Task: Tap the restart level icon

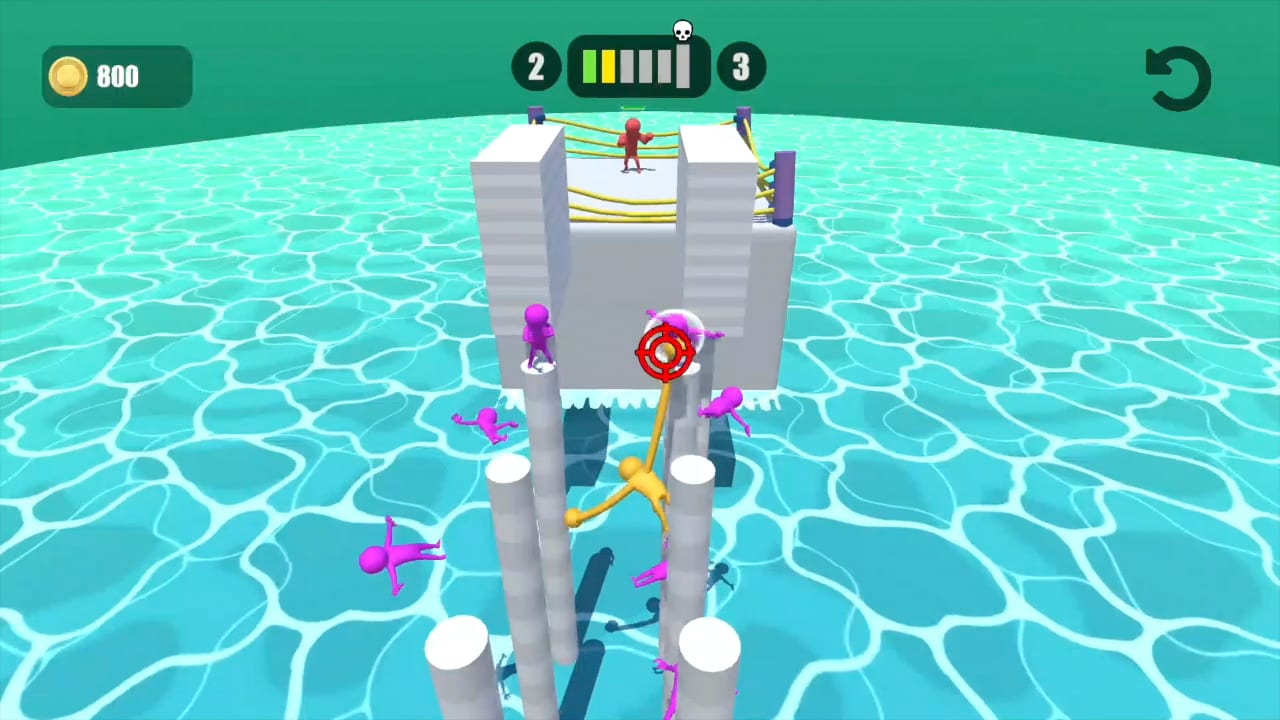Action: [x=1178, y=77]
